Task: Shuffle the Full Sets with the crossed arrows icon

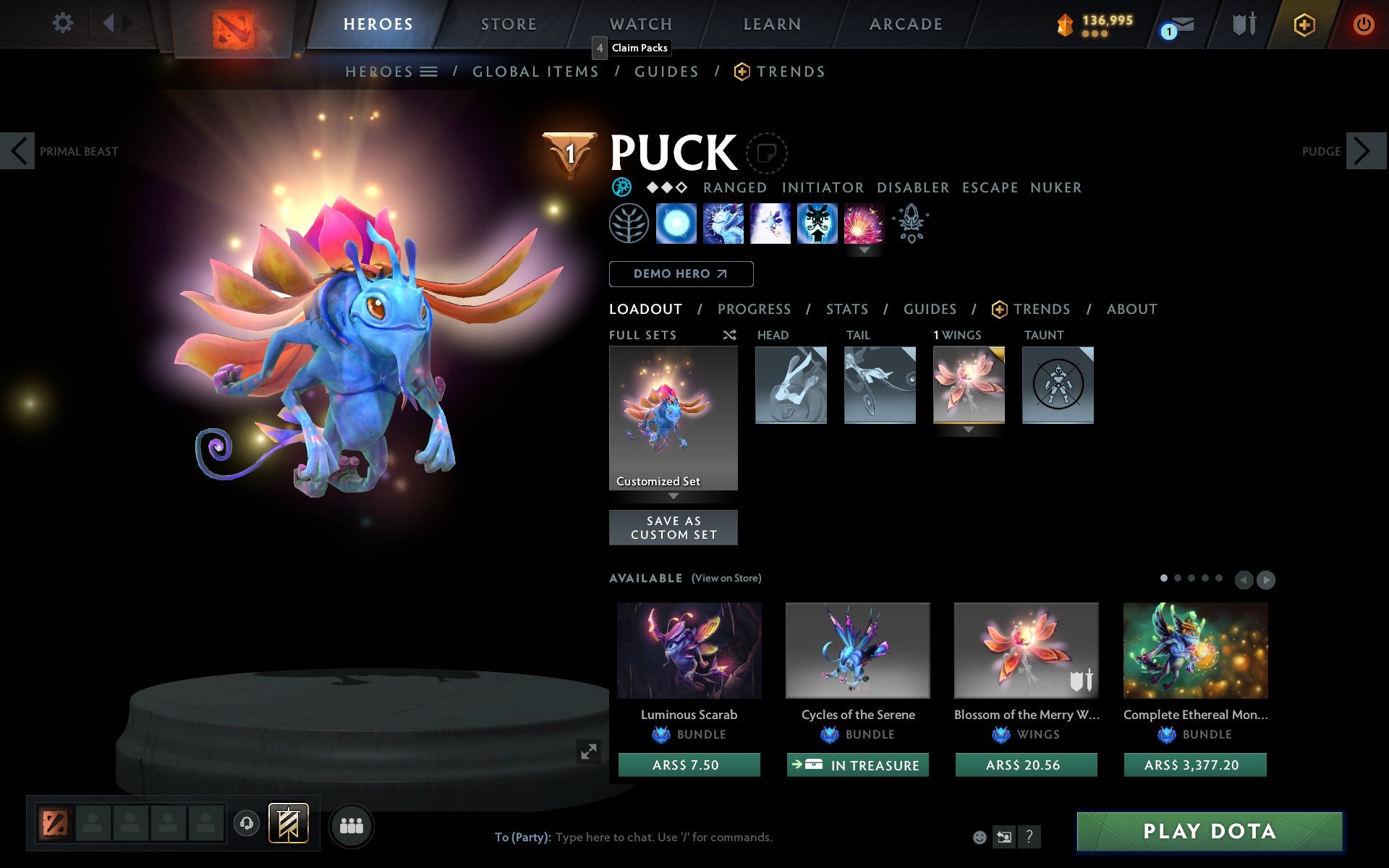Action: coord(729,335)
